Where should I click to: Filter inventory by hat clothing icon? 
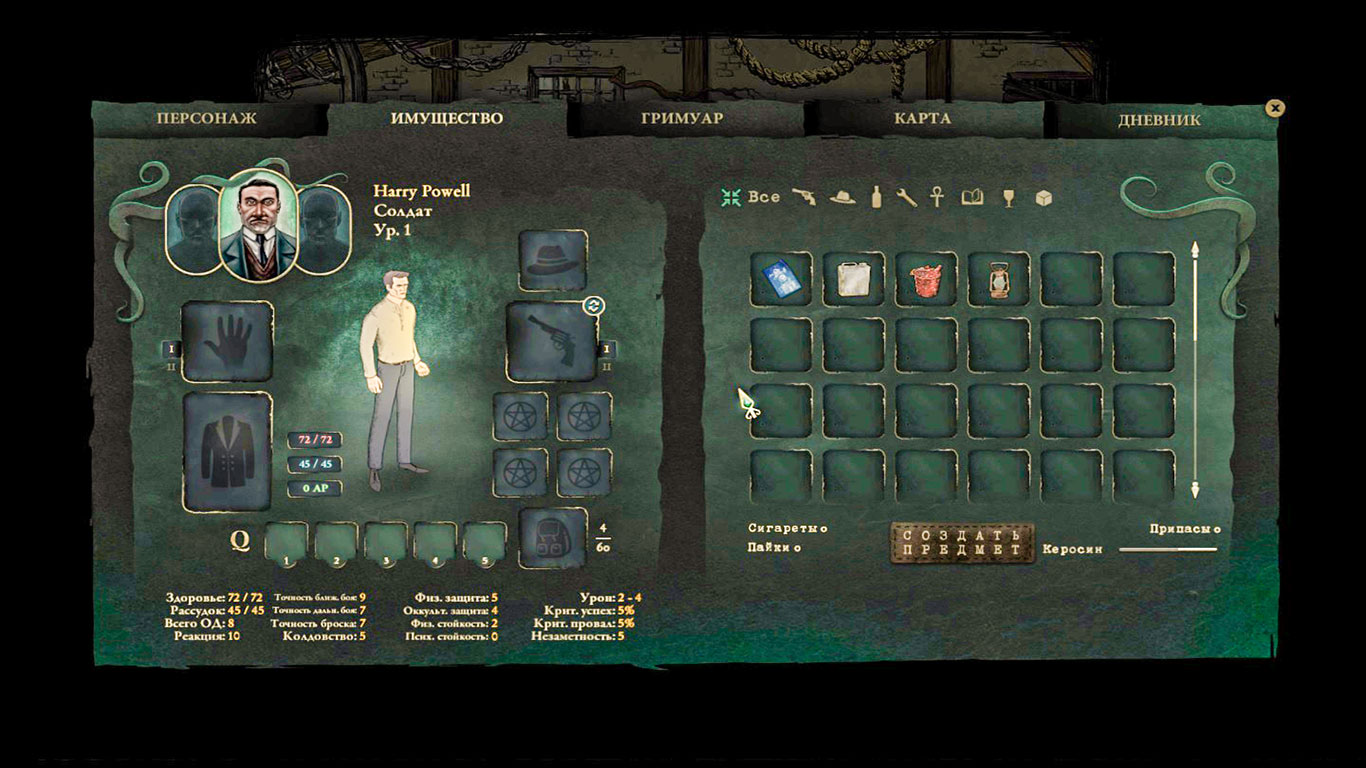point(843,197)
